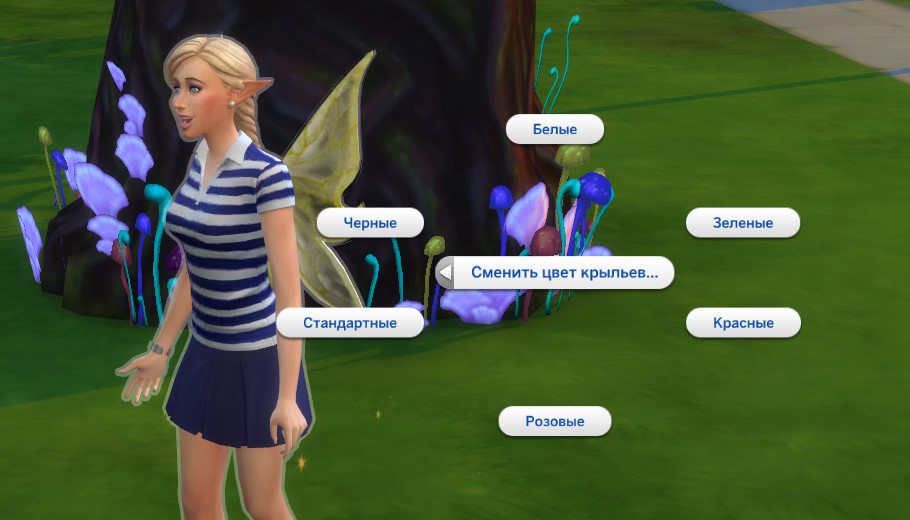
Task: Go back via Сменить цвет крыльев button
Action: (555, 272)
